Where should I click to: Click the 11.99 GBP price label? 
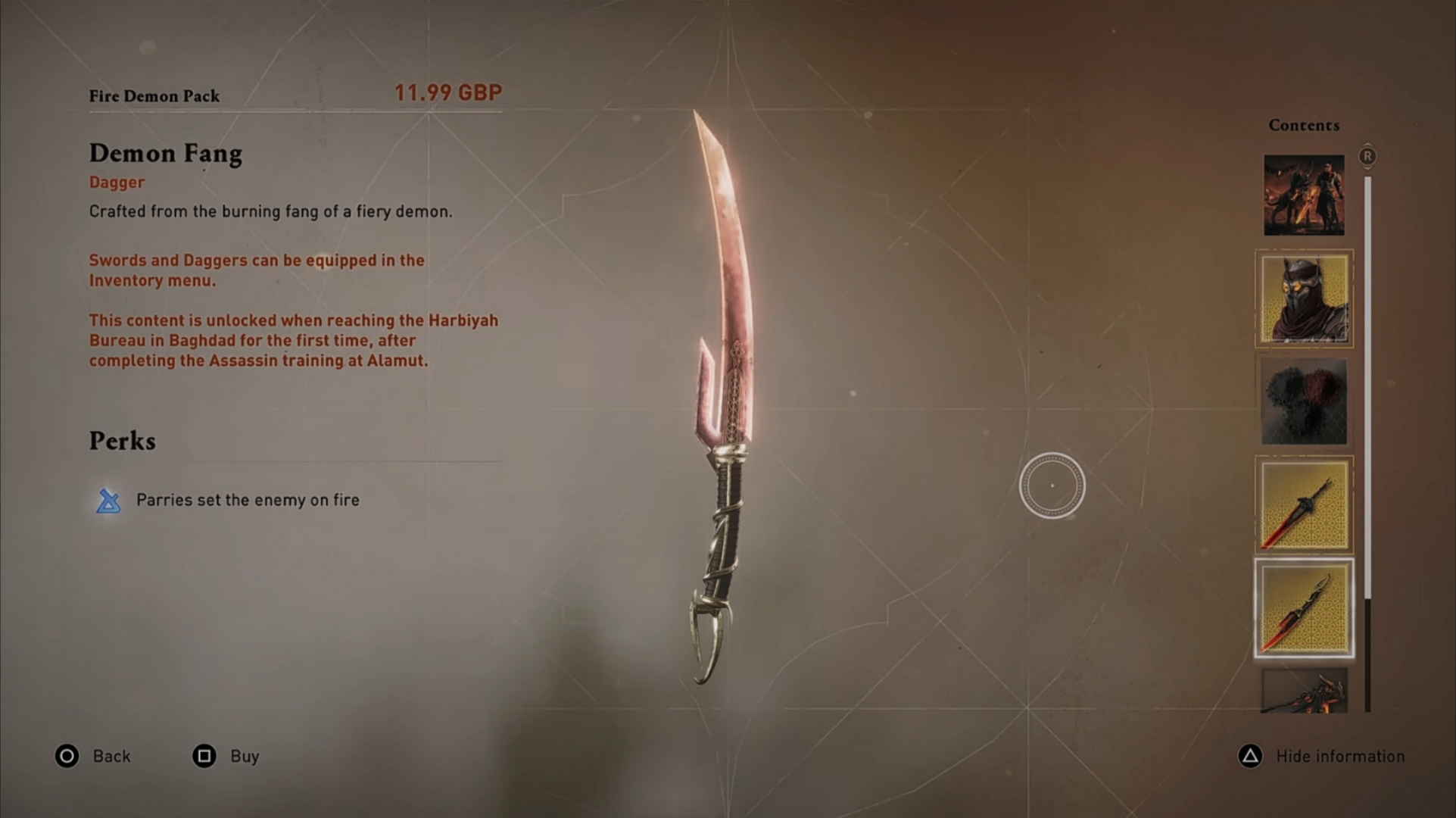(449, 92)
